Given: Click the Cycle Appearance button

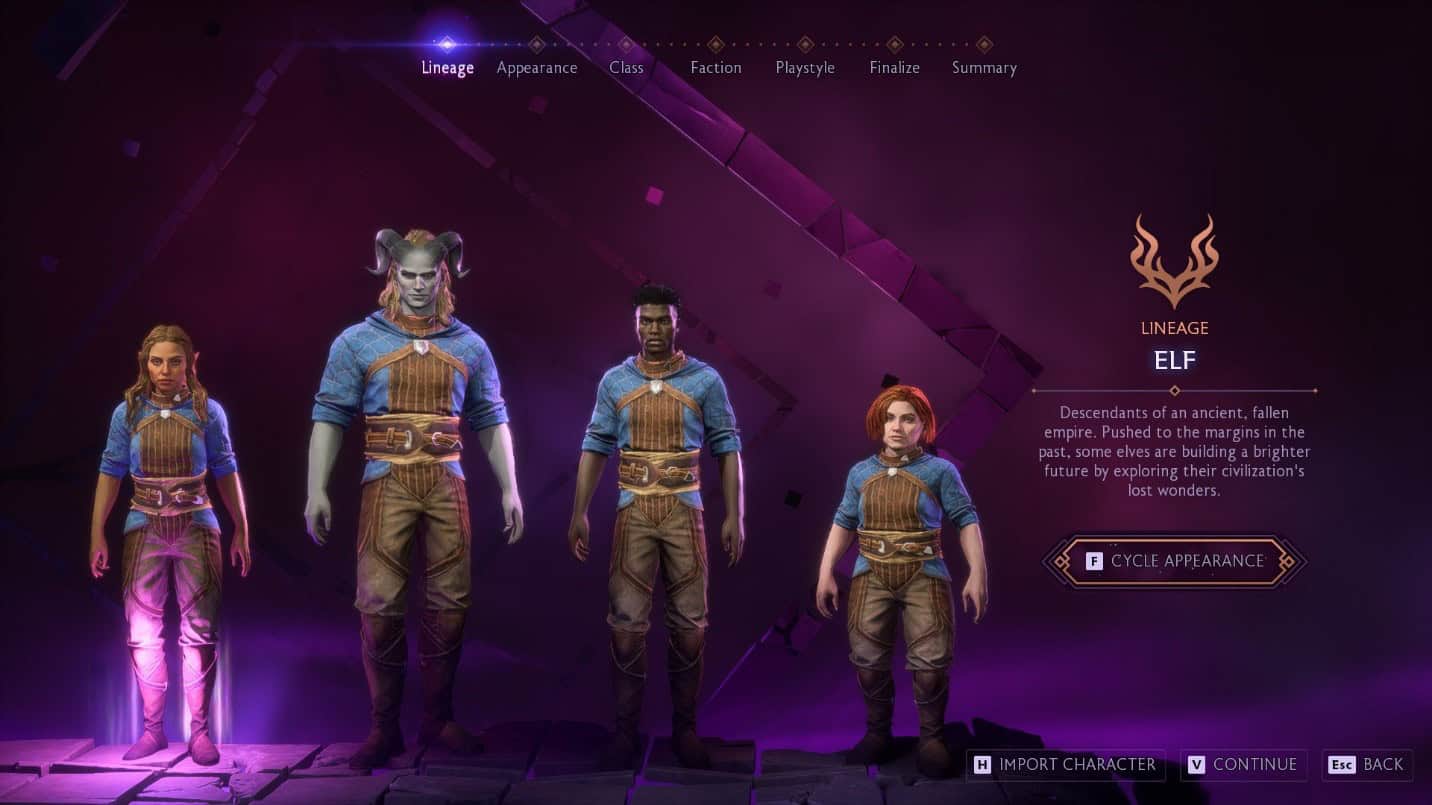Looking at the screenshot, I should click(x=1174, y=561).
